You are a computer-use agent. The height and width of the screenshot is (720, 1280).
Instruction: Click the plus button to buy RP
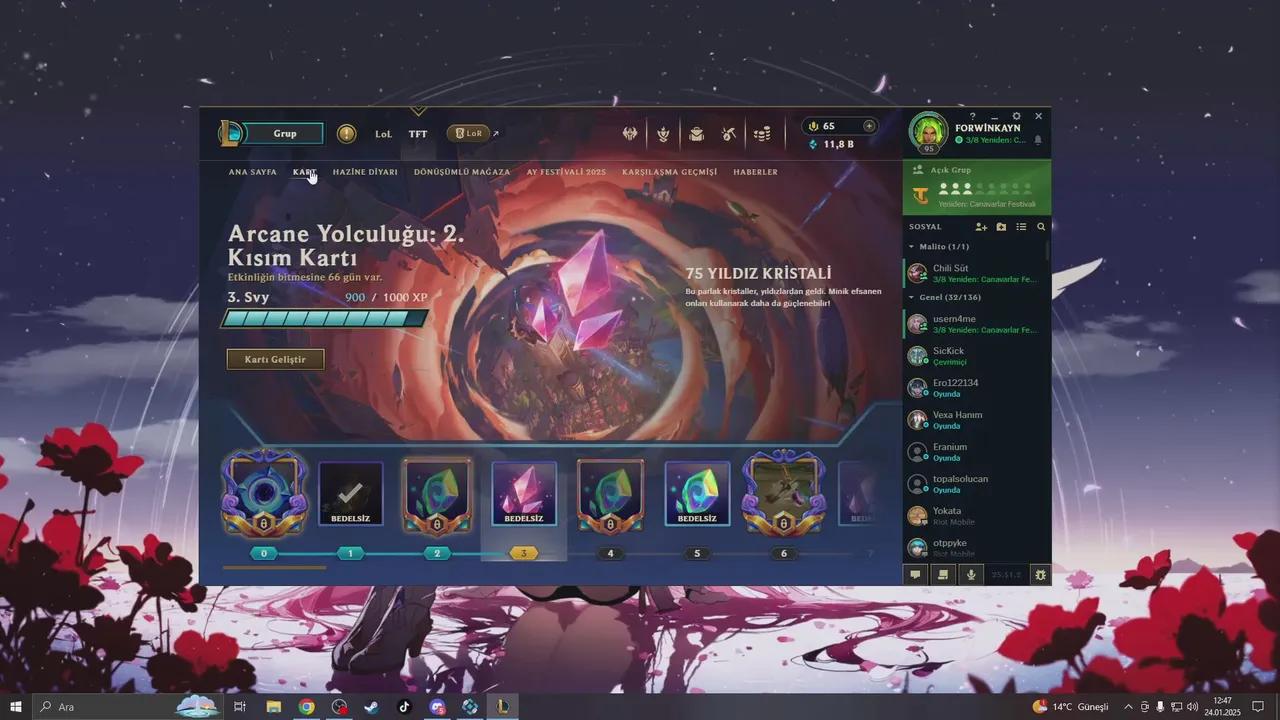(x=867, y=126)
